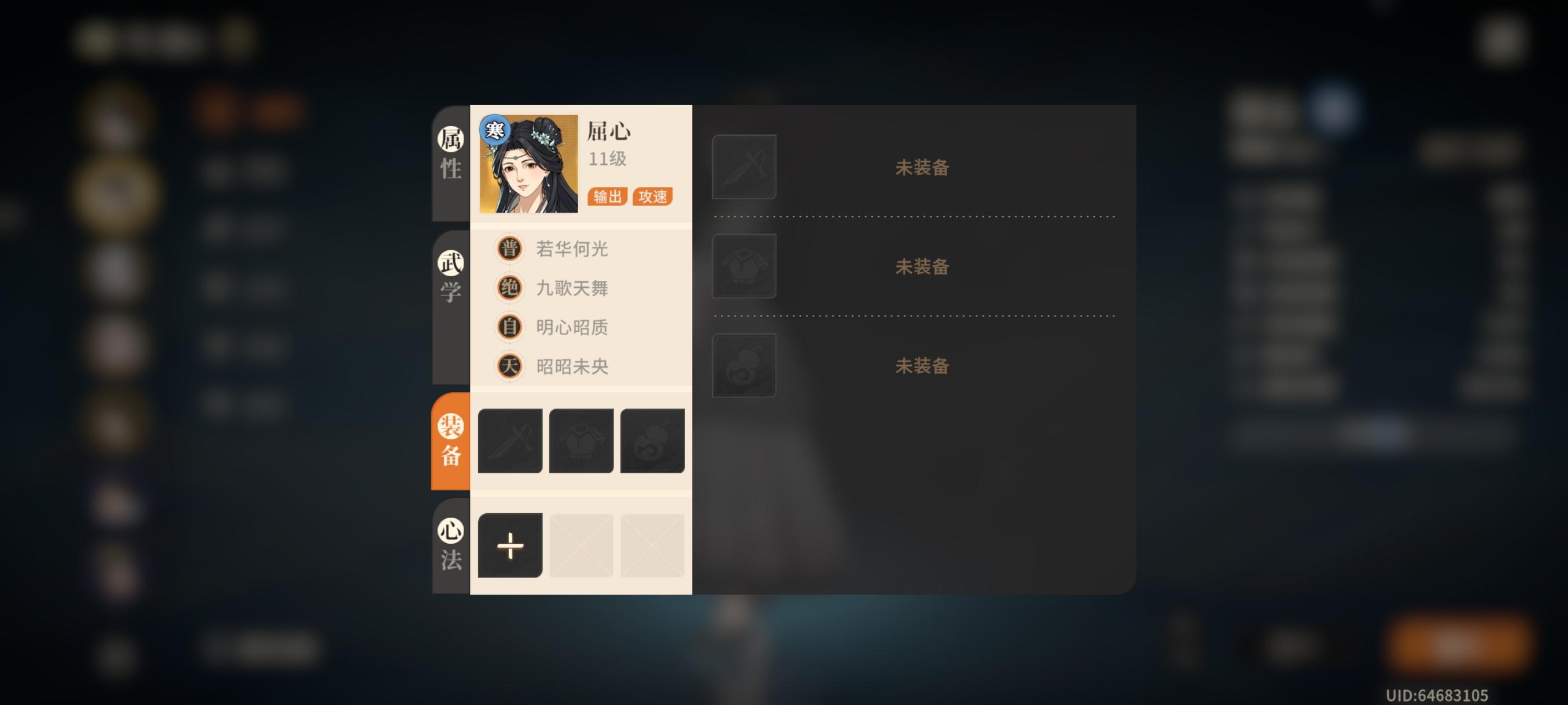Click the 天 skill icon beside 昭昭未央
This screenshot has width=1568, height=705.
(x=510, y=366)
